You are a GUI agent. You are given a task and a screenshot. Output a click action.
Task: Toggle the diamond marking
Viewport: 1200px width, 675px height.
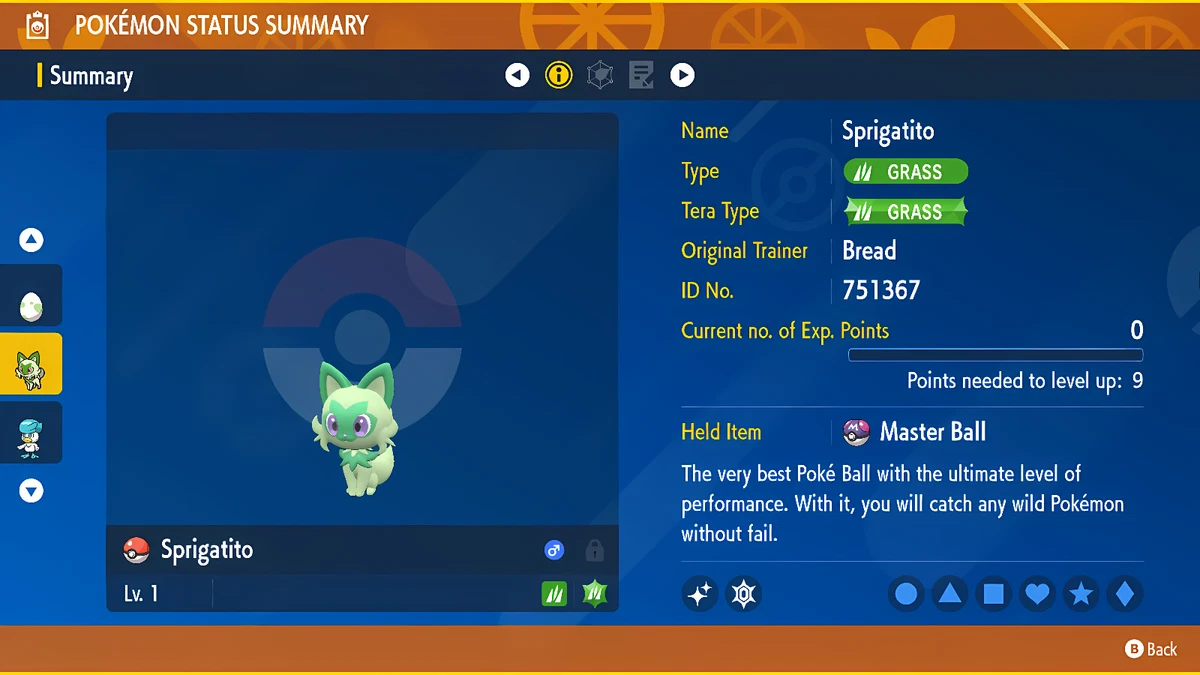(1124, 595)
